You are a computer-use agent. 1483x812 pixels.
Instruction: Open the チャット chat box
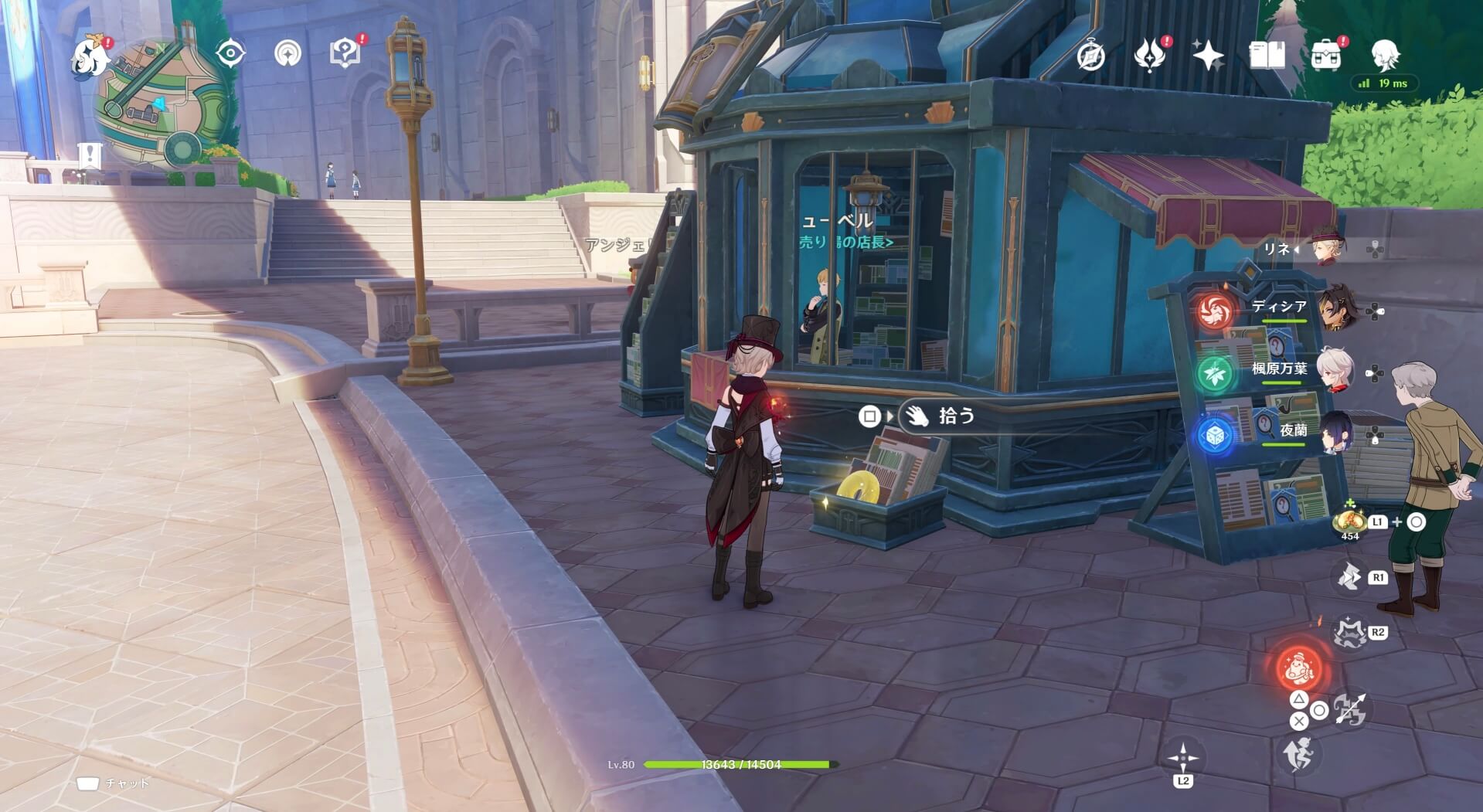[114, 783]
